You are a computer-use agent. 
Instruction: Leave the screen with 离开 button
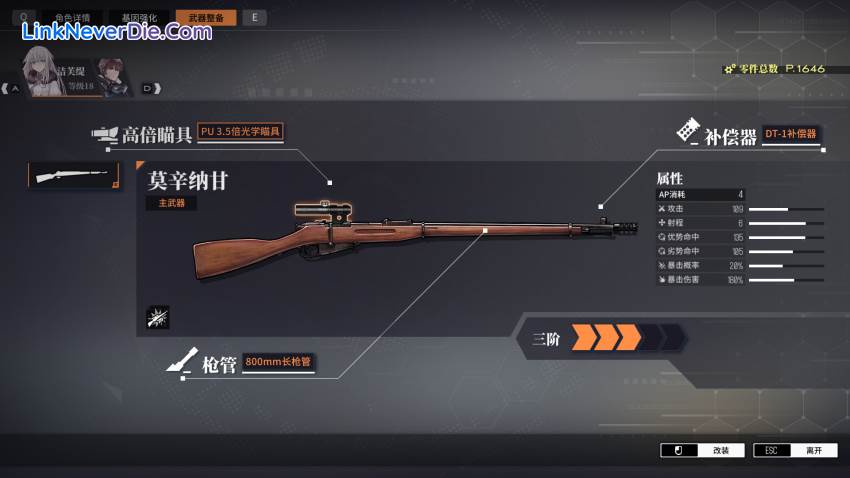point(795,450)
